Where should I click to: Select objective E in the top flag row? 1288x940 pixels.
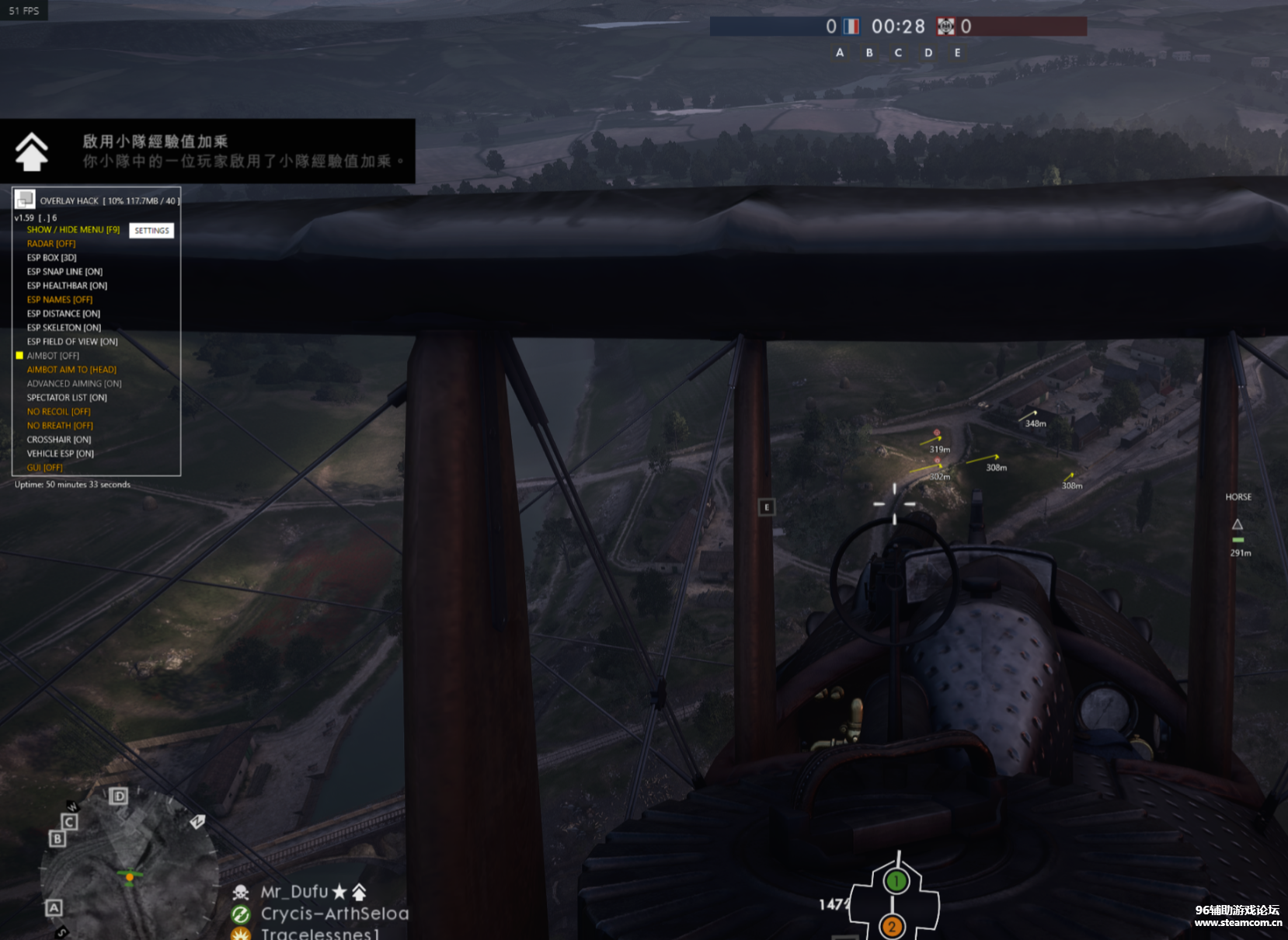click(957, 53)
